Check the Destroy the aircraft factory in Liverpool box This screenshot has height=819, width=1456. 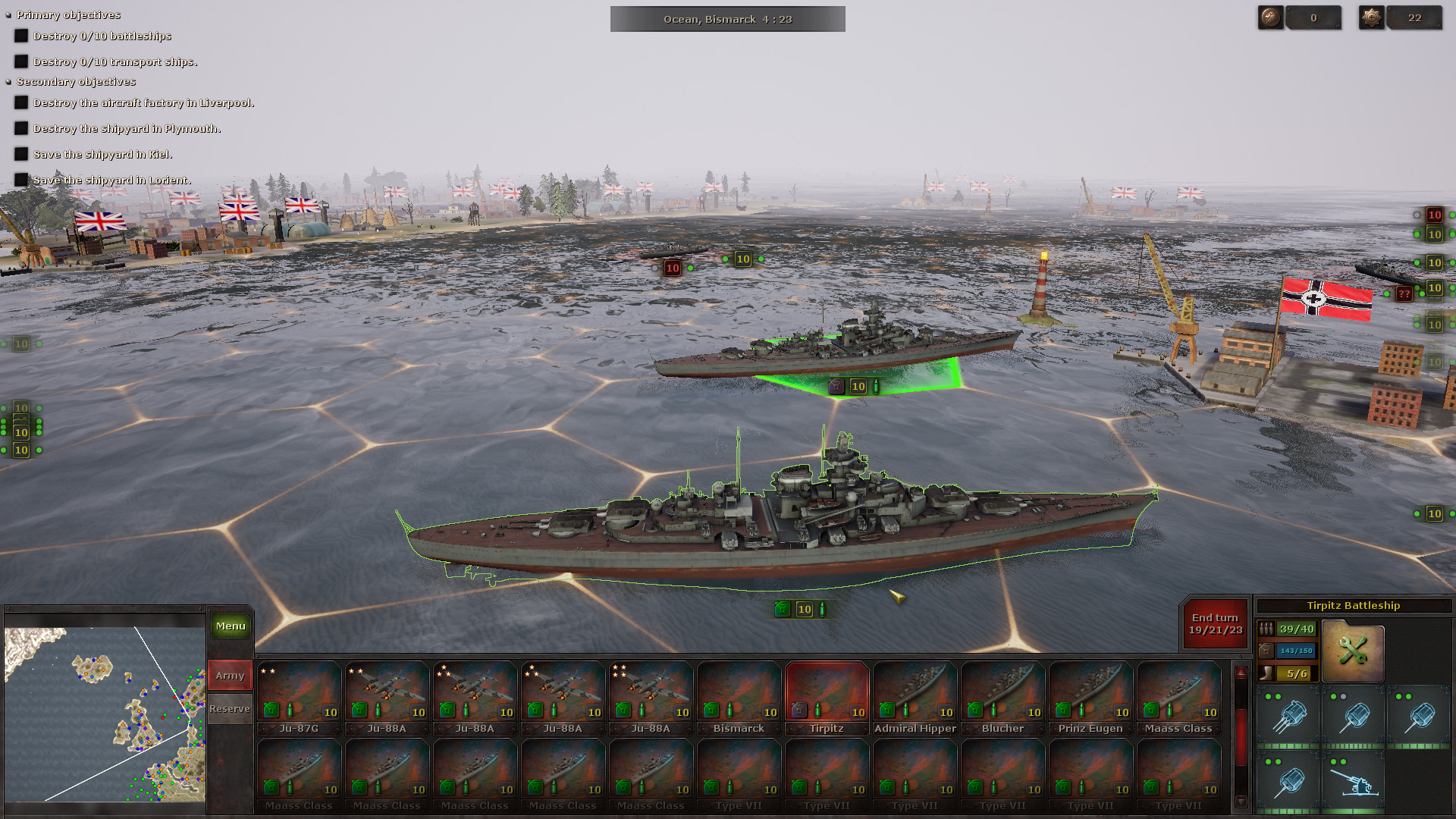(x=20, y=103)
